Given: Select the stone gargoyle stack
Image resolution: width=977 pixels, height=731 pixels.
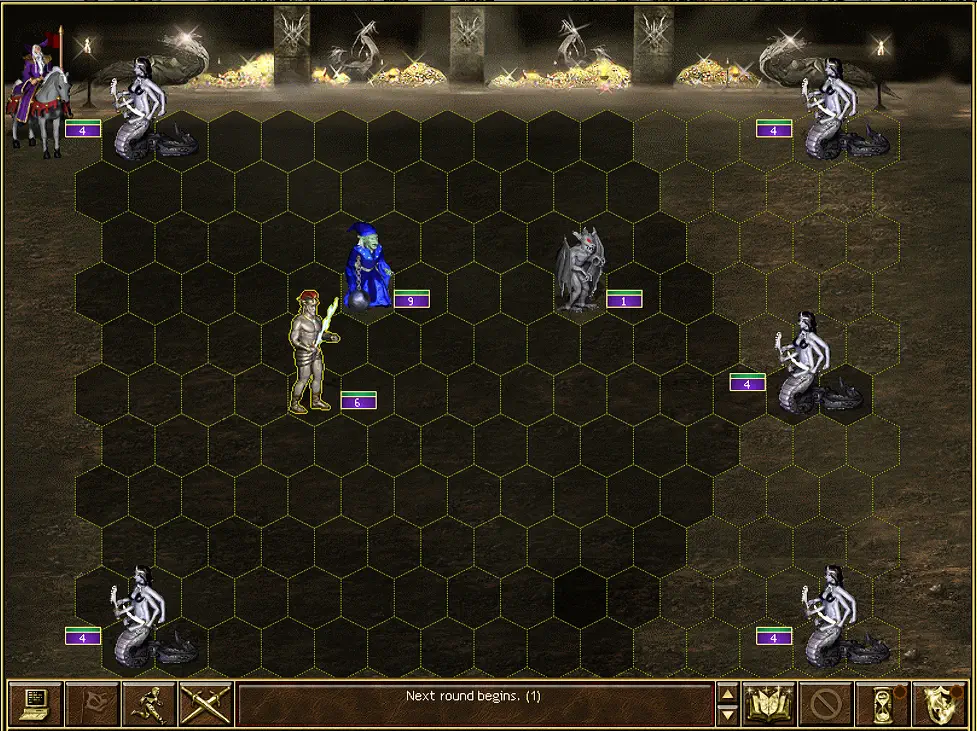Looking at the screenshot, I should [x=581, y=270].
